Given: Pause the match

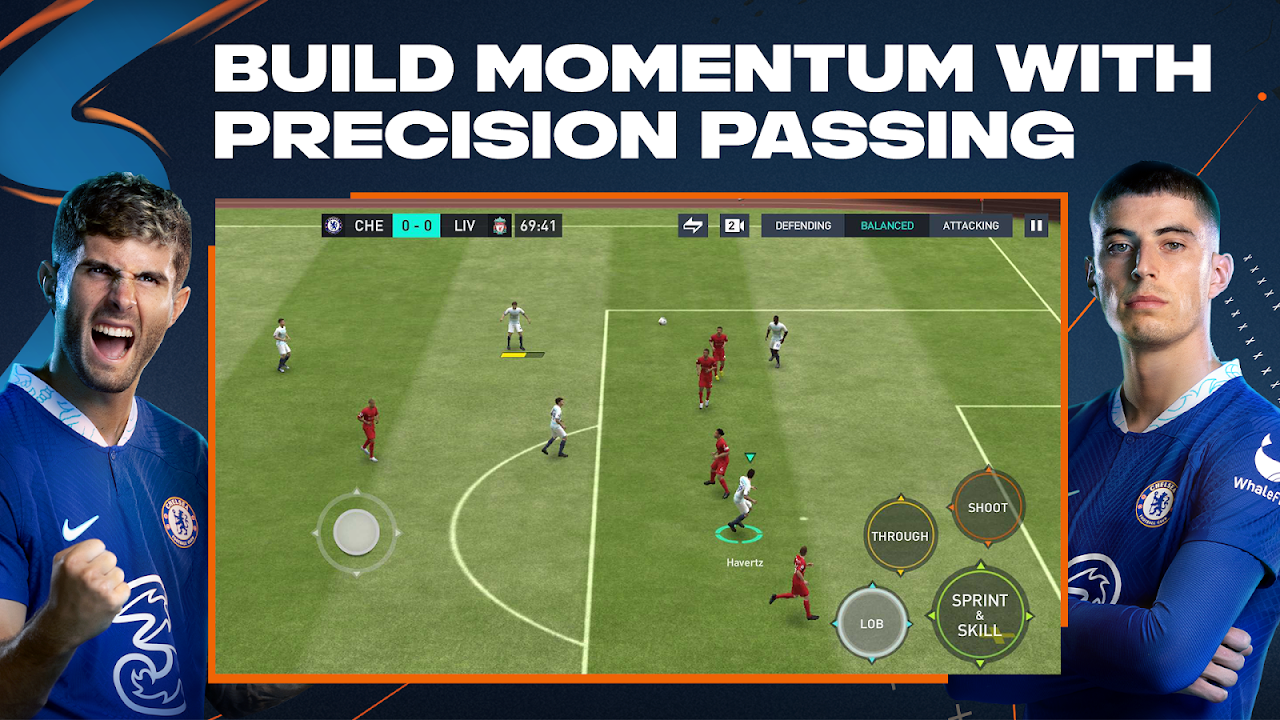Looking at the screenshot, I should point(1036,226).
